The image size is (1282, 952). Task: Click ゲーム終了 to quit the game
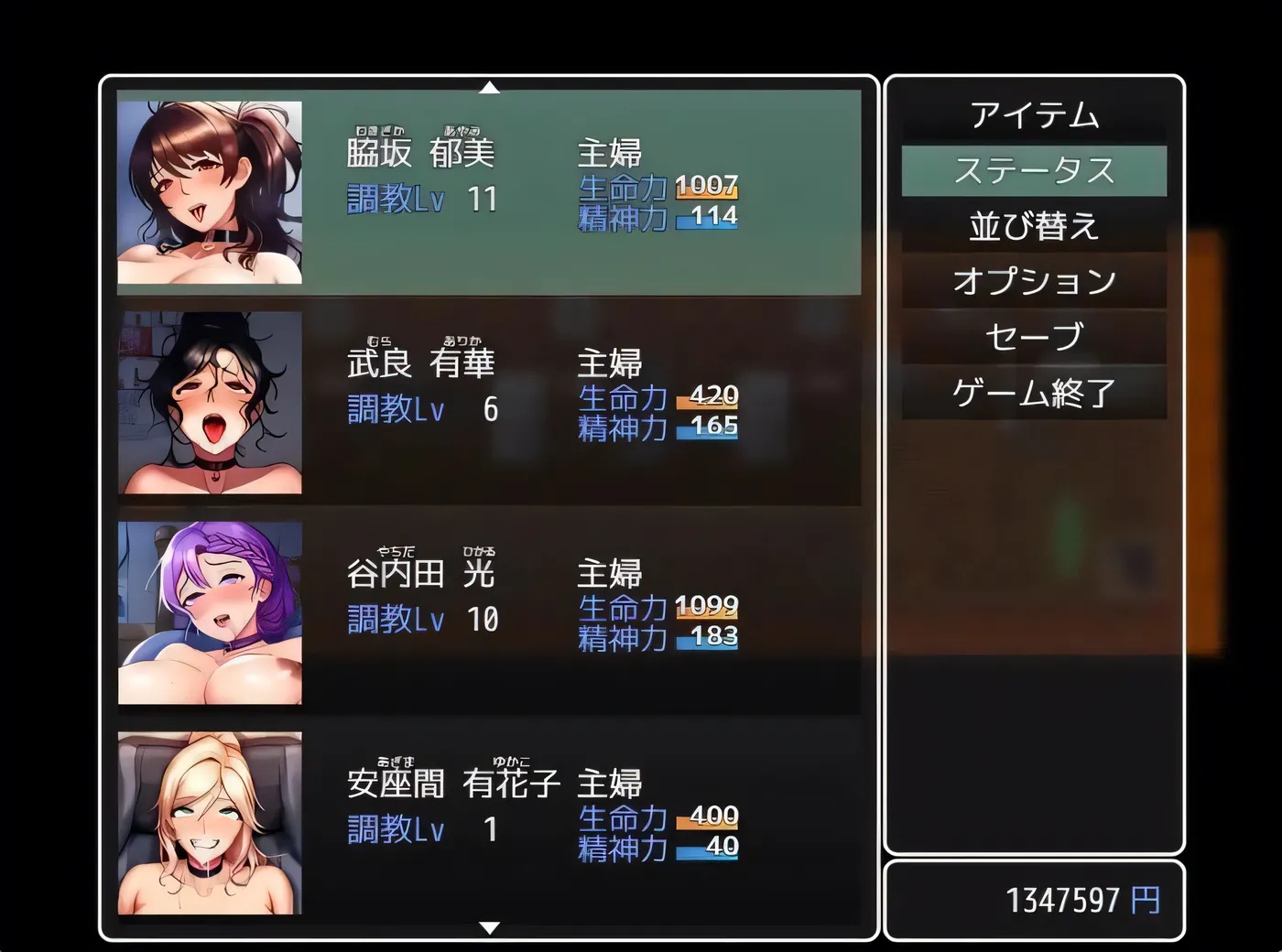coord(1035,392)
